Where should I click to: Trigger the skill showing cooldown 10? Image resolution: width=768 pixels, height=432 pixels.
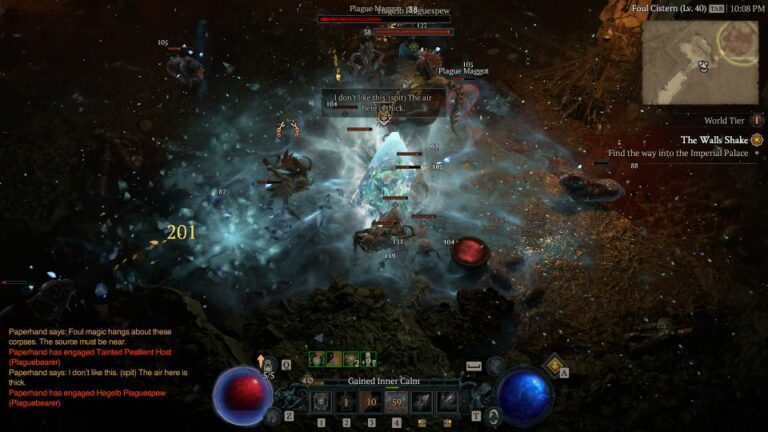pyautogui.click(x=371, y=402)
